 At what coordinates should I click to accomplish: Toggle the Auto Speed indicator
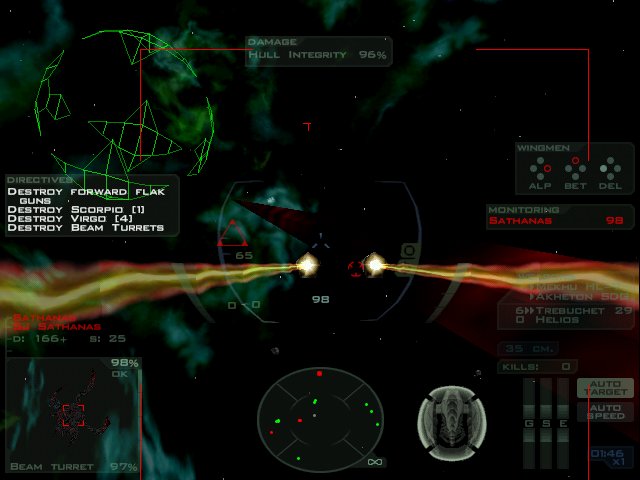[x=605, y=411]
